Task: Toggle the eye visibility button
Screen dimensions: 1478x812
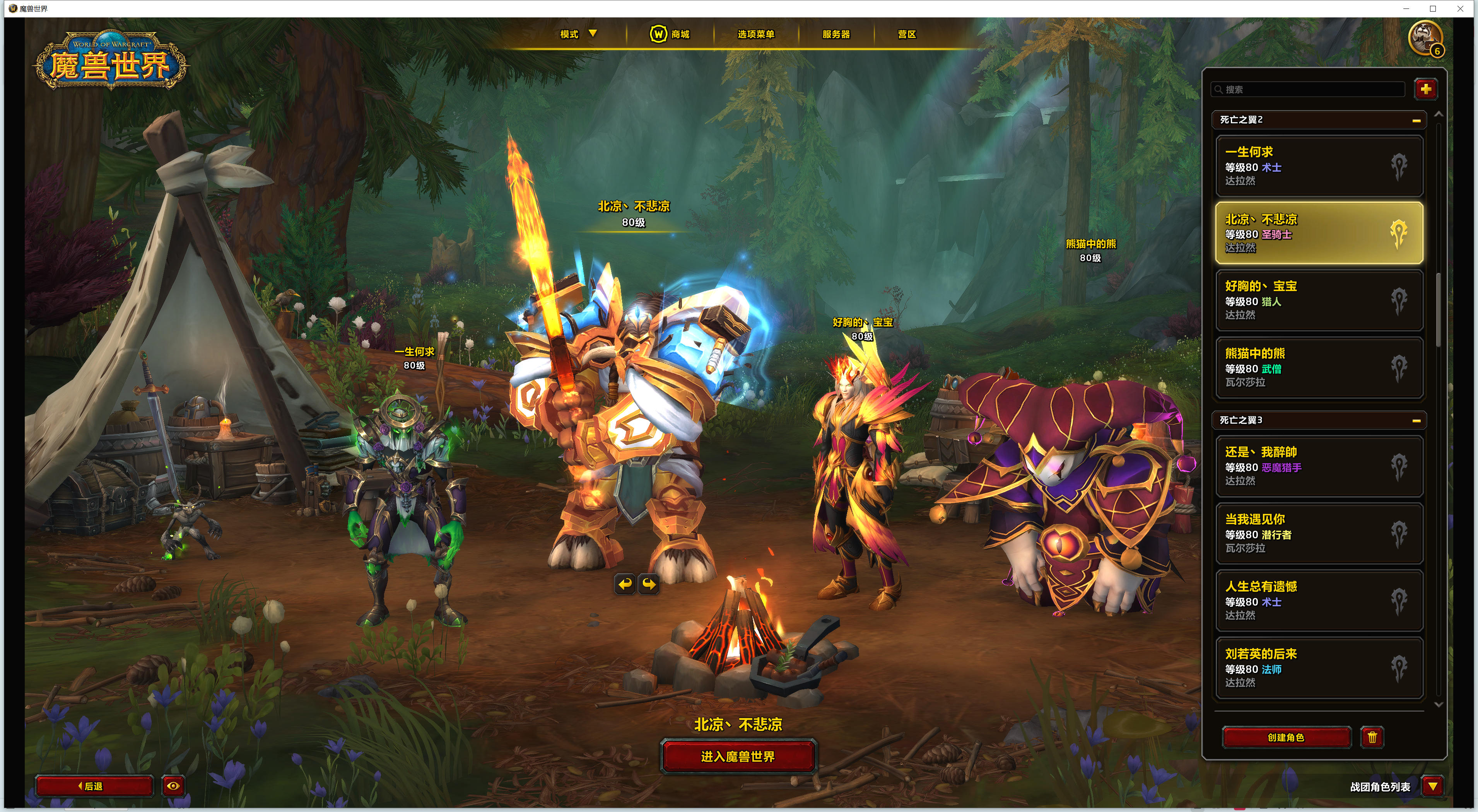Action: point(173,786)
